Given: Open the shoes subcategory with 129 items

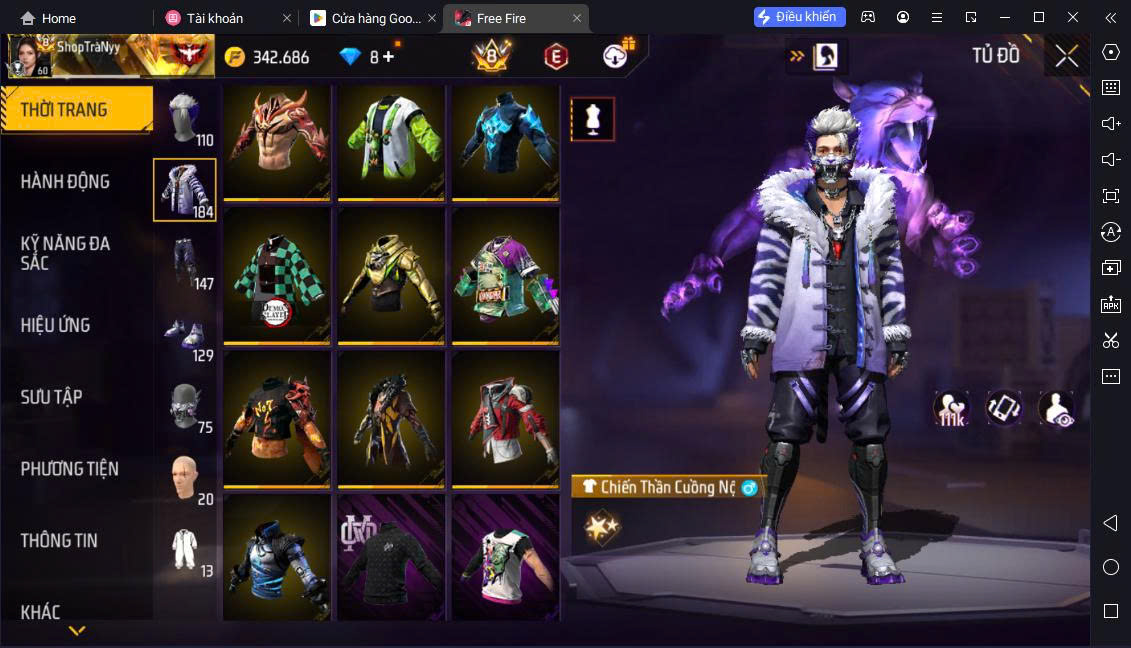Looking at the screenshot, I should coord(185,333).
